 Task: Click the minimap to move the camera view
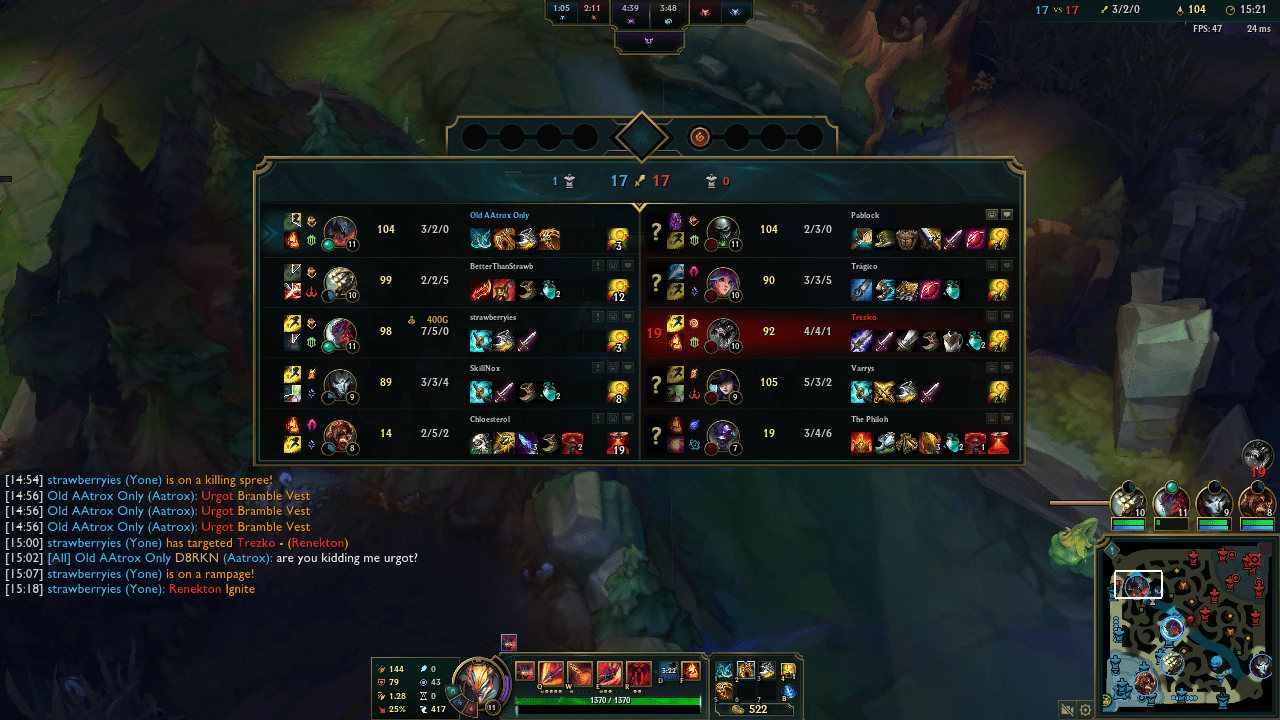1185,625
